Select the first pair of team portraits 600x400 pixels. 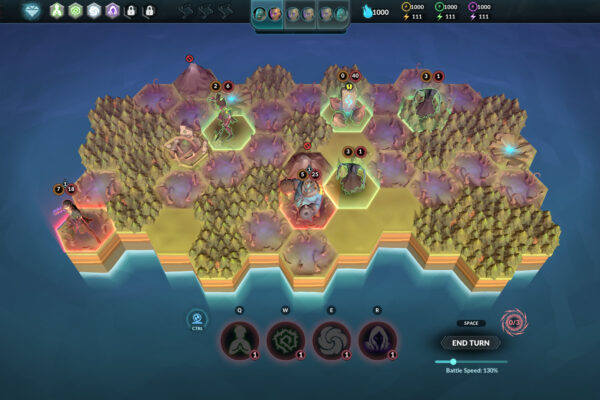coord(267,14)
